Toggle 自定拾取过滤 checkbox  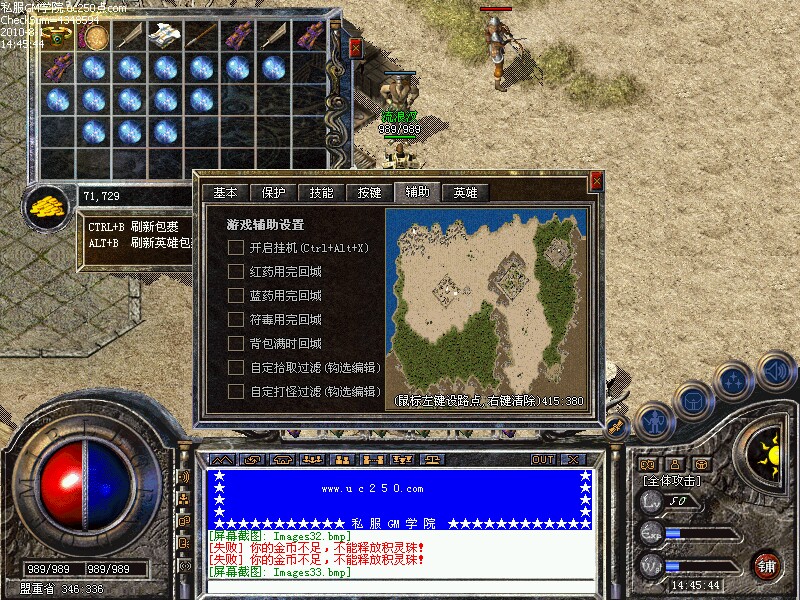[x=236, y=367]
